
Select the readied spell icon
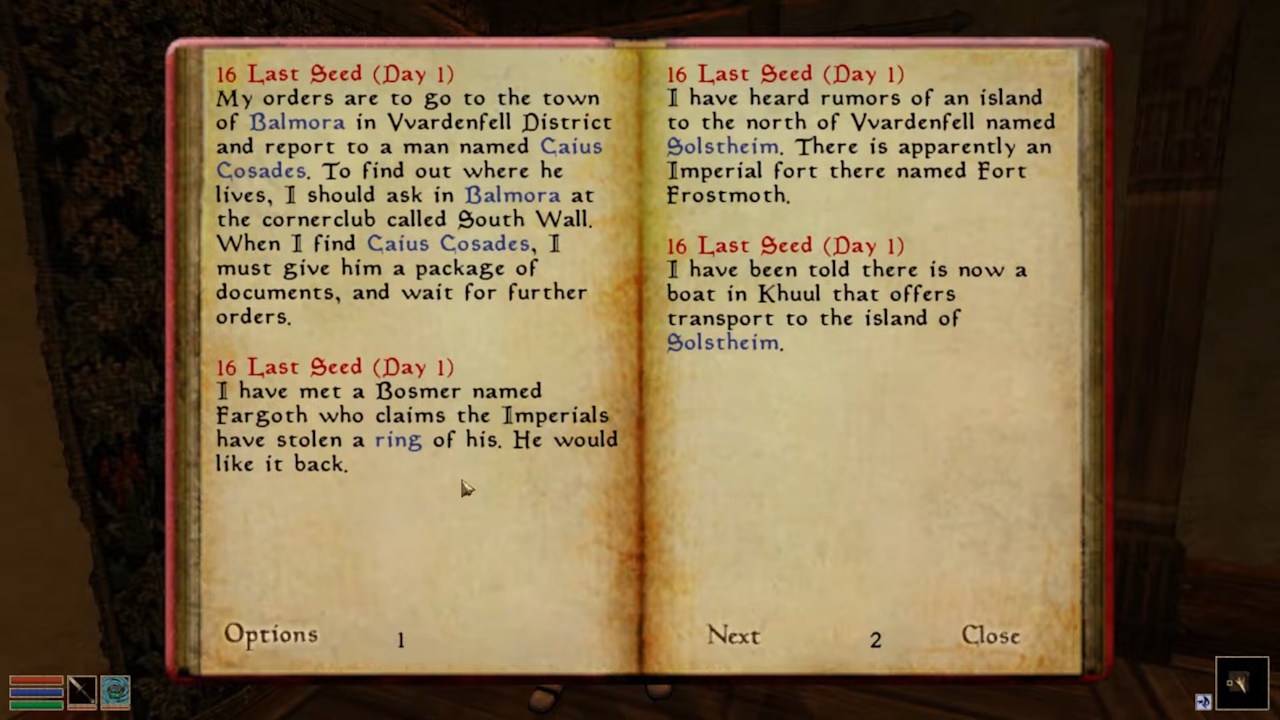(x=115, y=690)
